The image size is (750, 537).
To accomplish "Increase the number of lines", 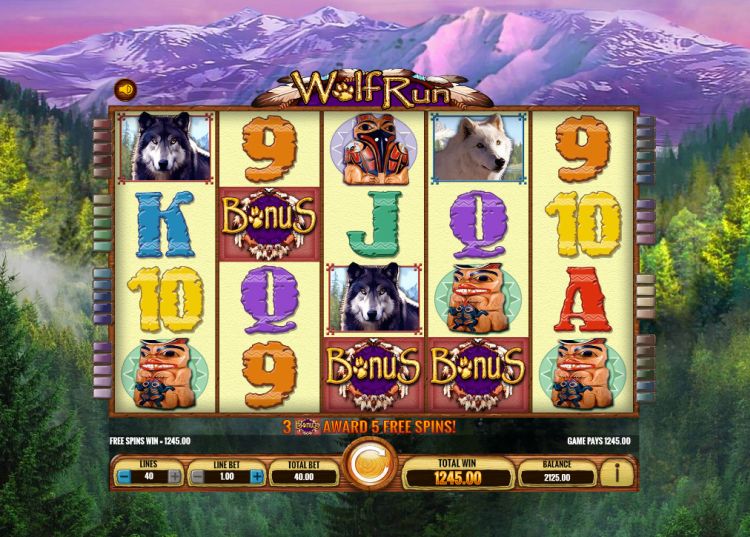I will pyautogui.click(x=176, y=478).
